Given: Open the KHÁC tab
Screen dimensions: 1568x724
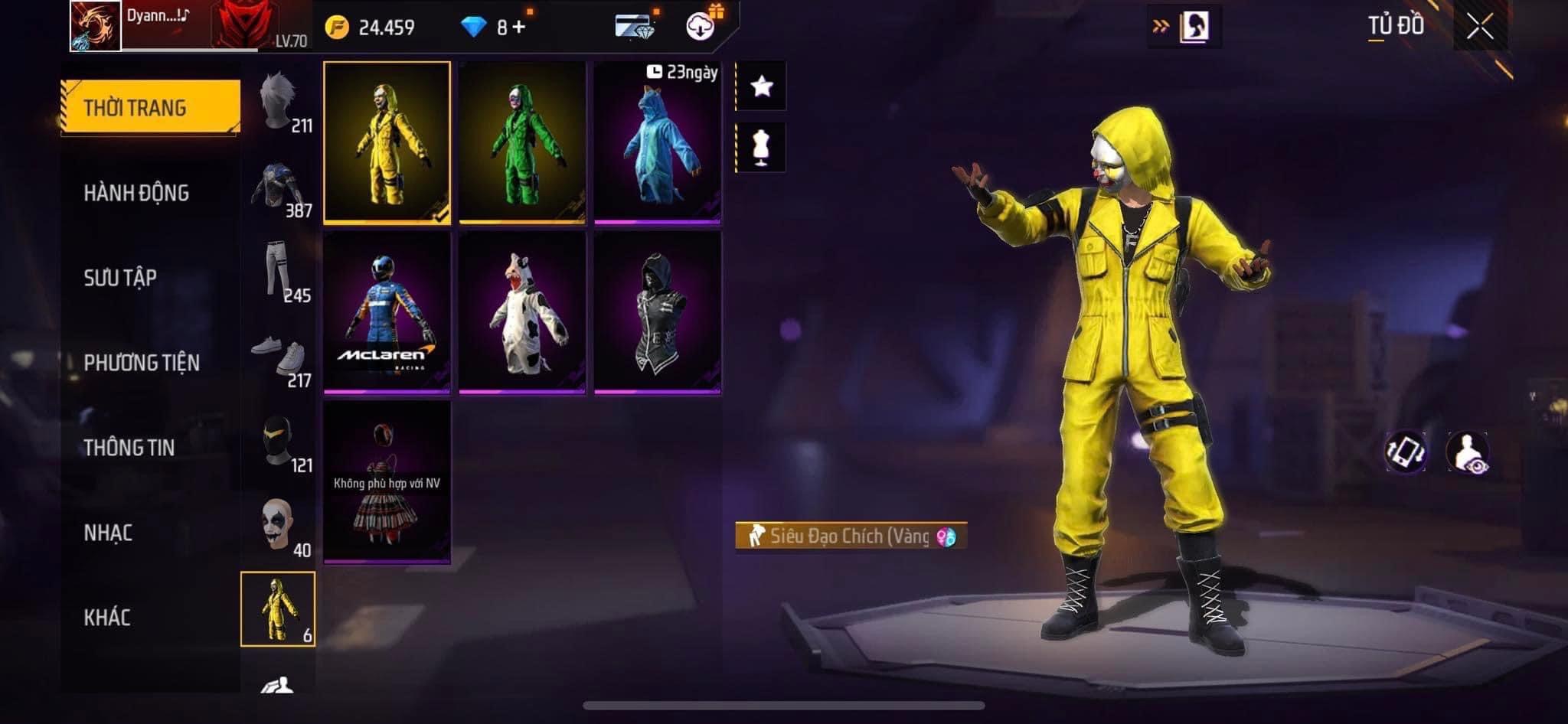Looking at the screenshot, I should [106, 618].
